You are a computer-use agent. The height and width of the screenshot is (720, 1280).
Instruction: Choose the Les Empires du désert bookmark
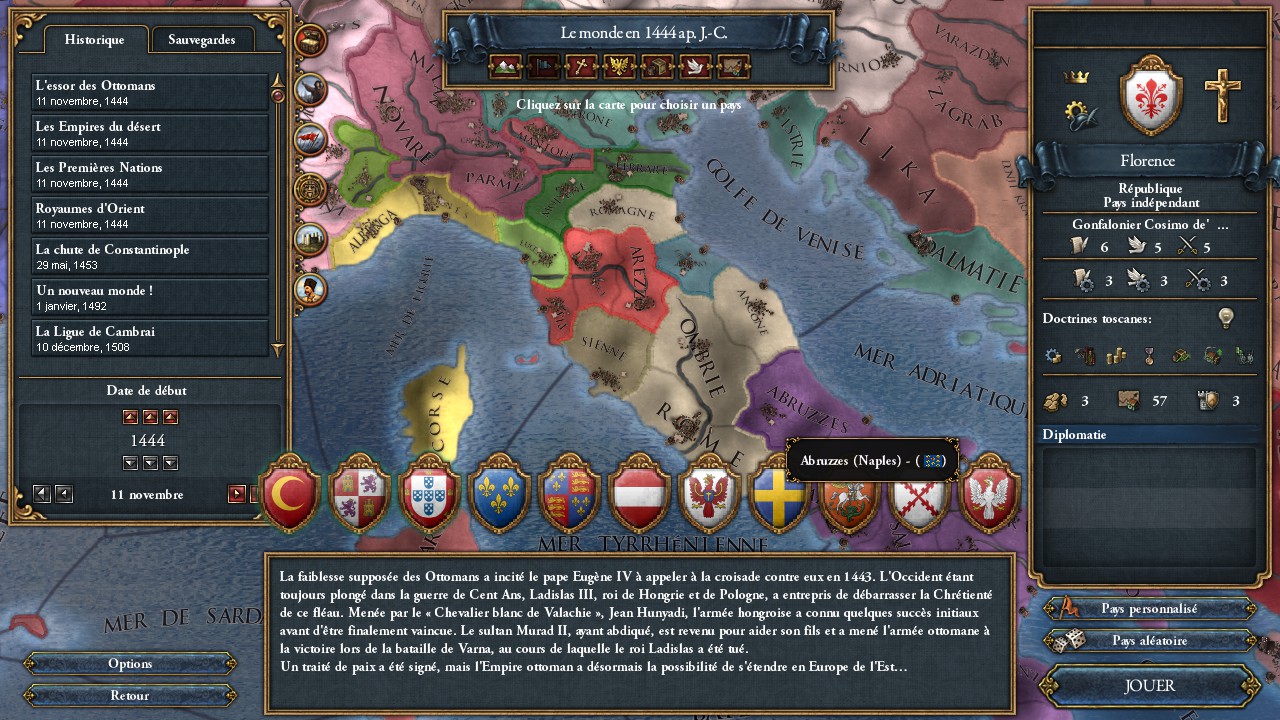click(150, 133)
